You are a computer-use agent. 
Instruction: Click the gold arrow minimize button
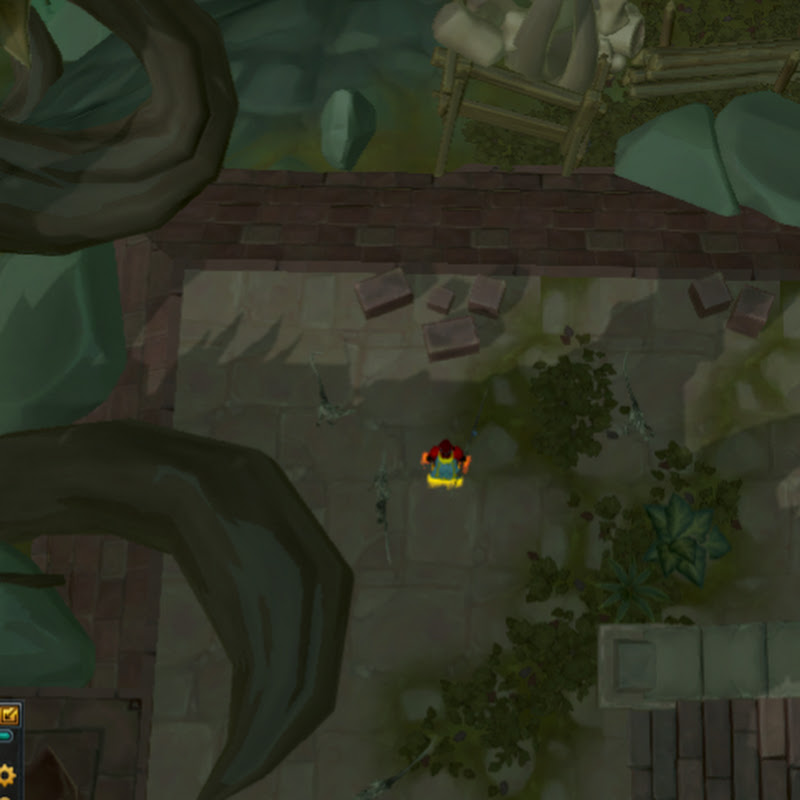[x=9, y=714]
